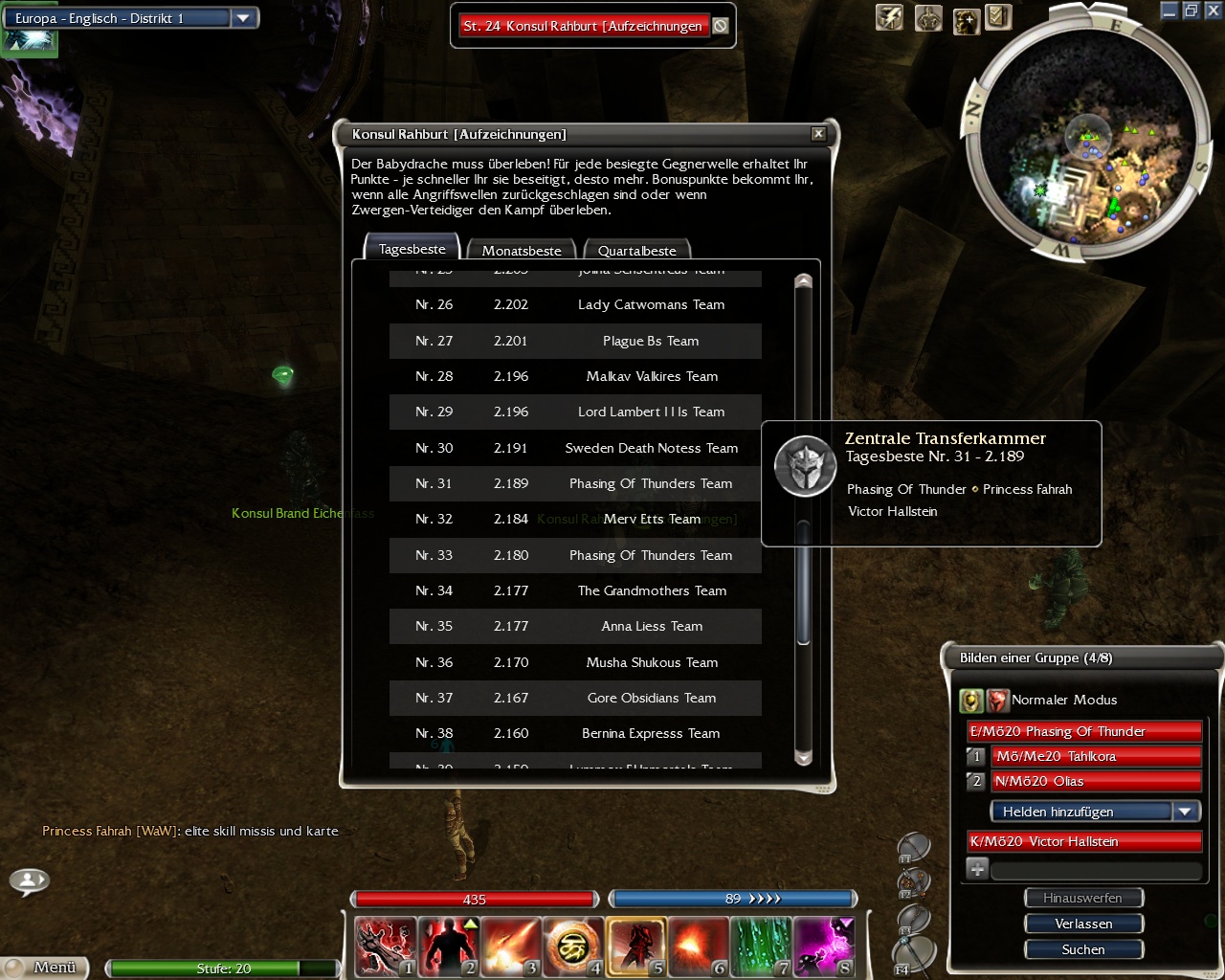Screen dimensions: 1225x980
Task: Switch to the Monatsbeste tab
Action: [521, 251]
